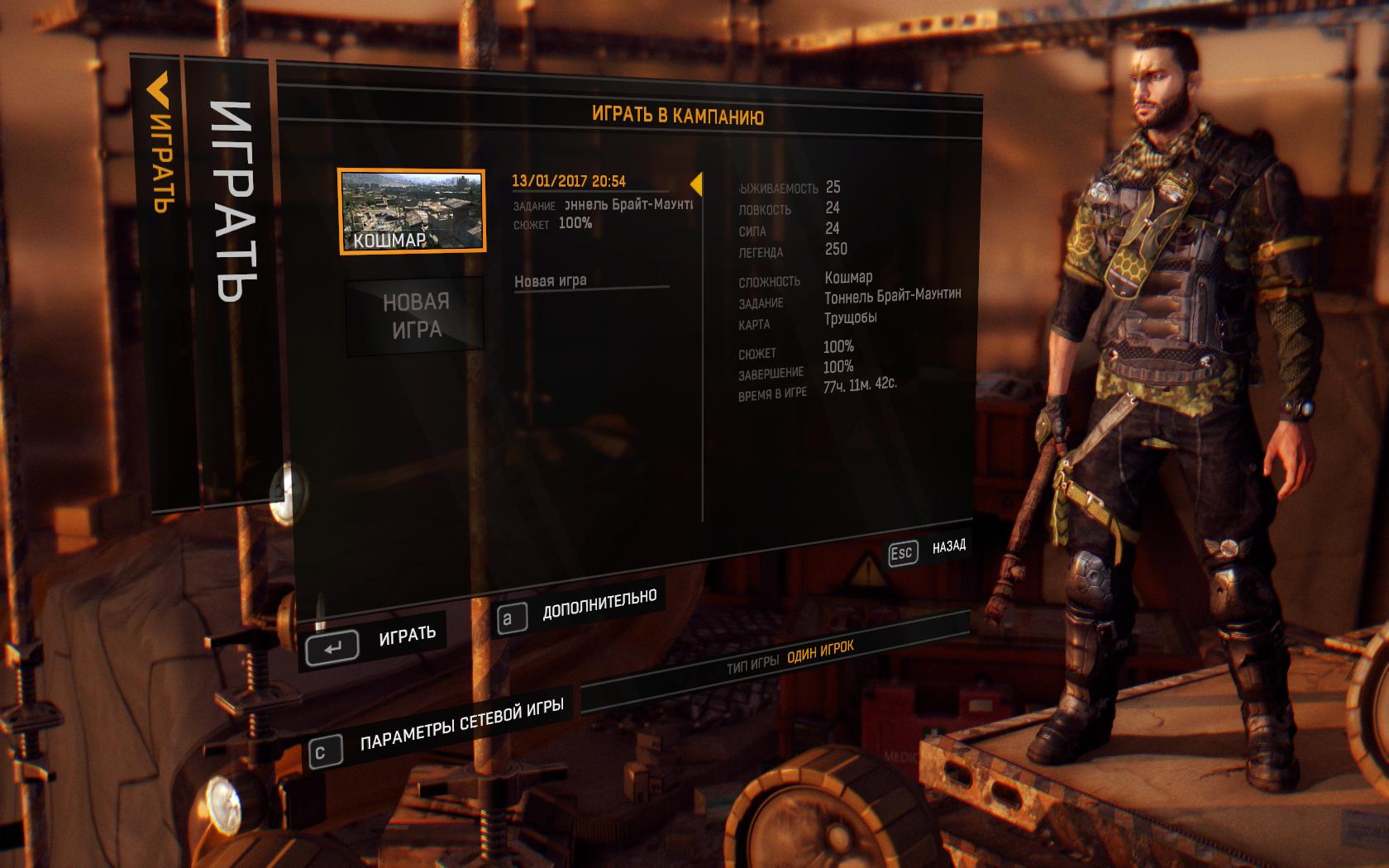This screenshot has width=1389, height=868.
Task: Select the Новая игра list entry
Action: [x=551, y=281]
